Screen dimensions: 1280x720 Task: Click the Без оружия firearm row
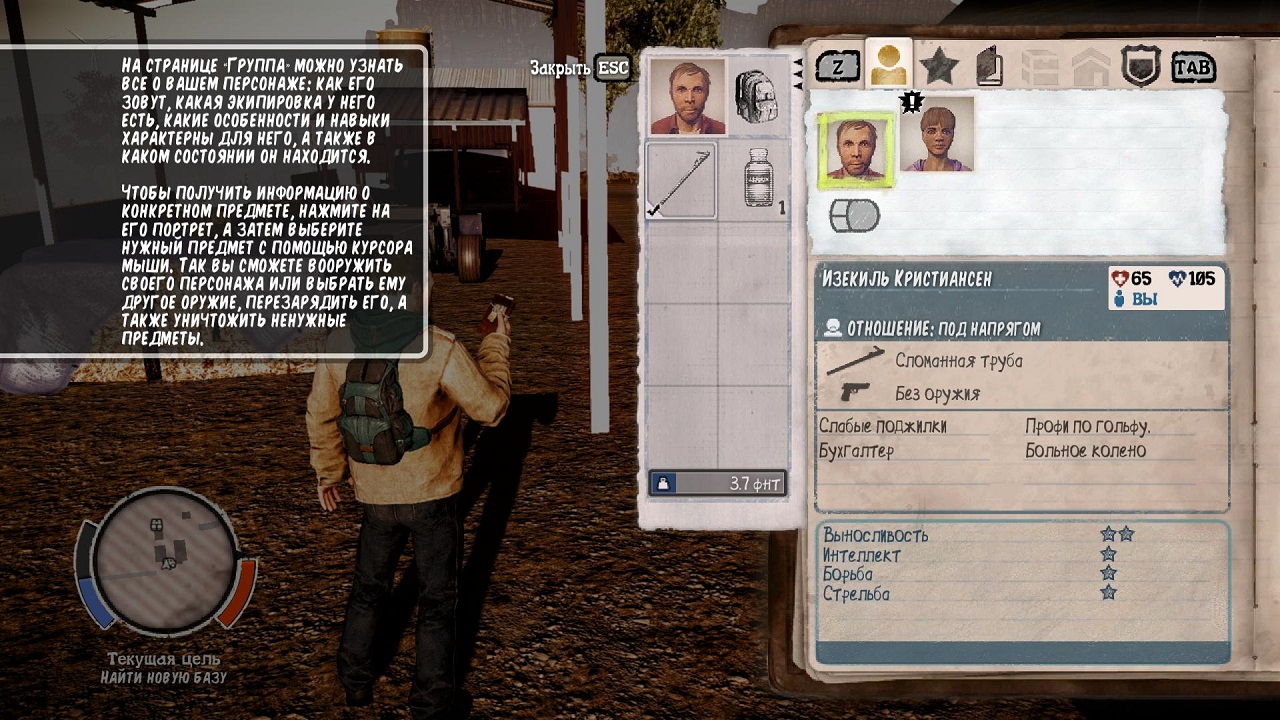click(x=936, y=393)
